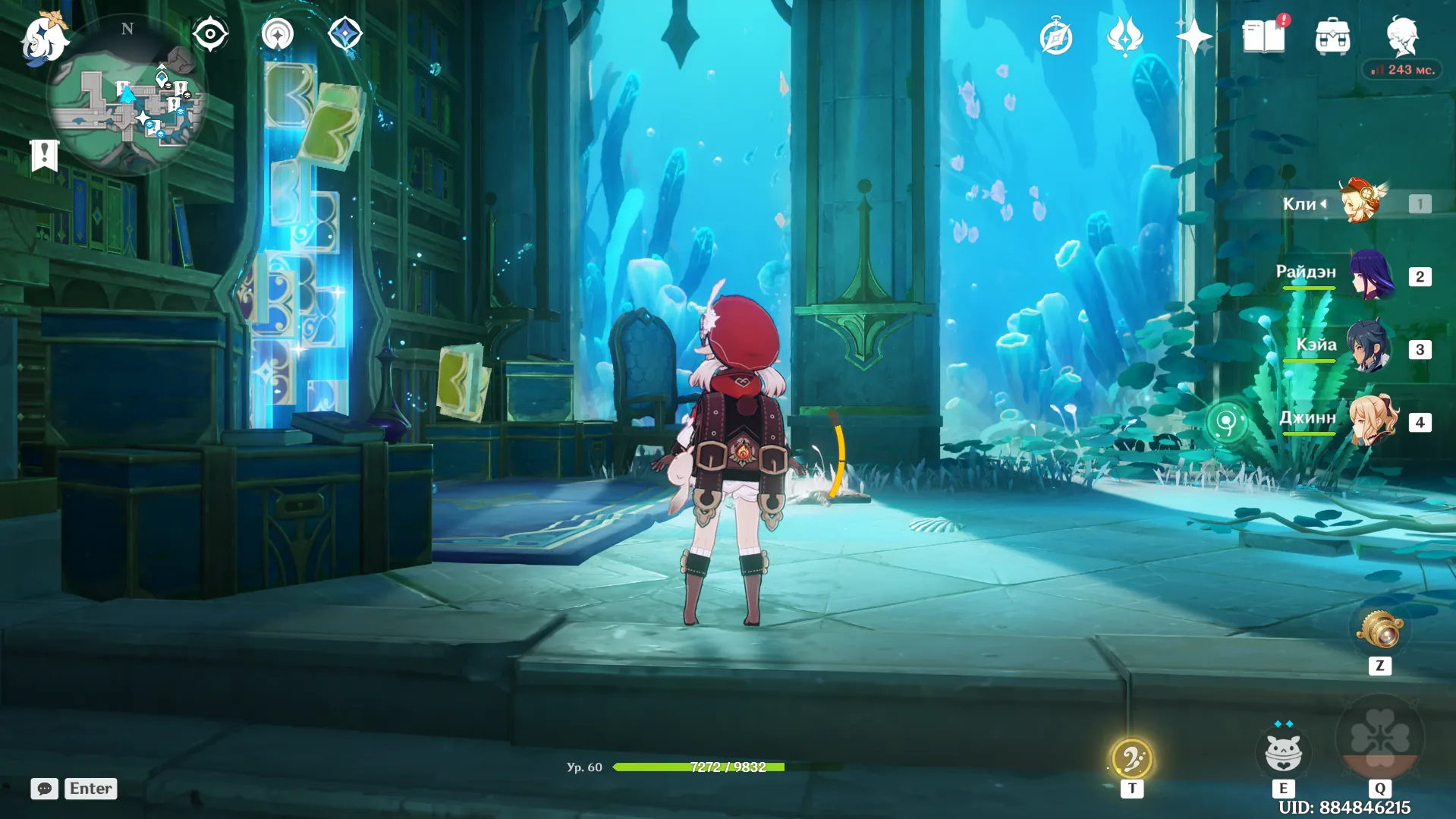Switch to party member Кэйа

point(1368,348)
